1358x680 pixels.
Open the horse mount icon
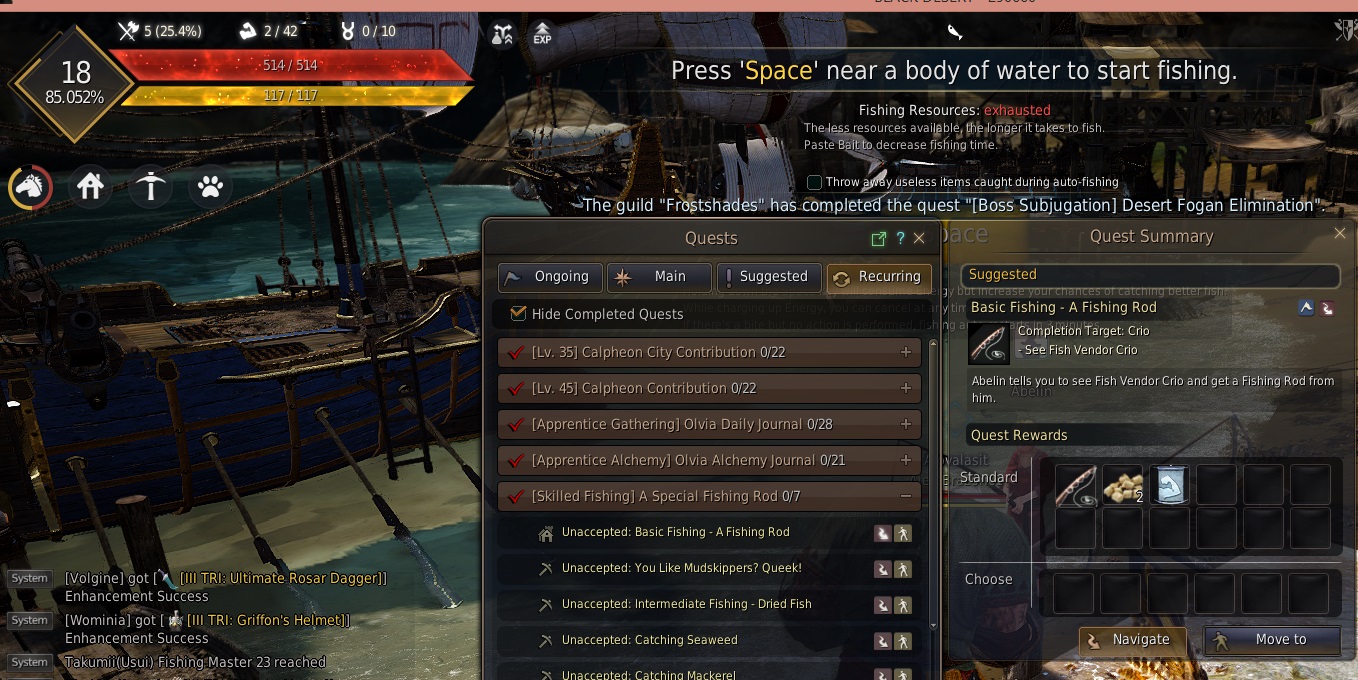[x=31, y=187]
